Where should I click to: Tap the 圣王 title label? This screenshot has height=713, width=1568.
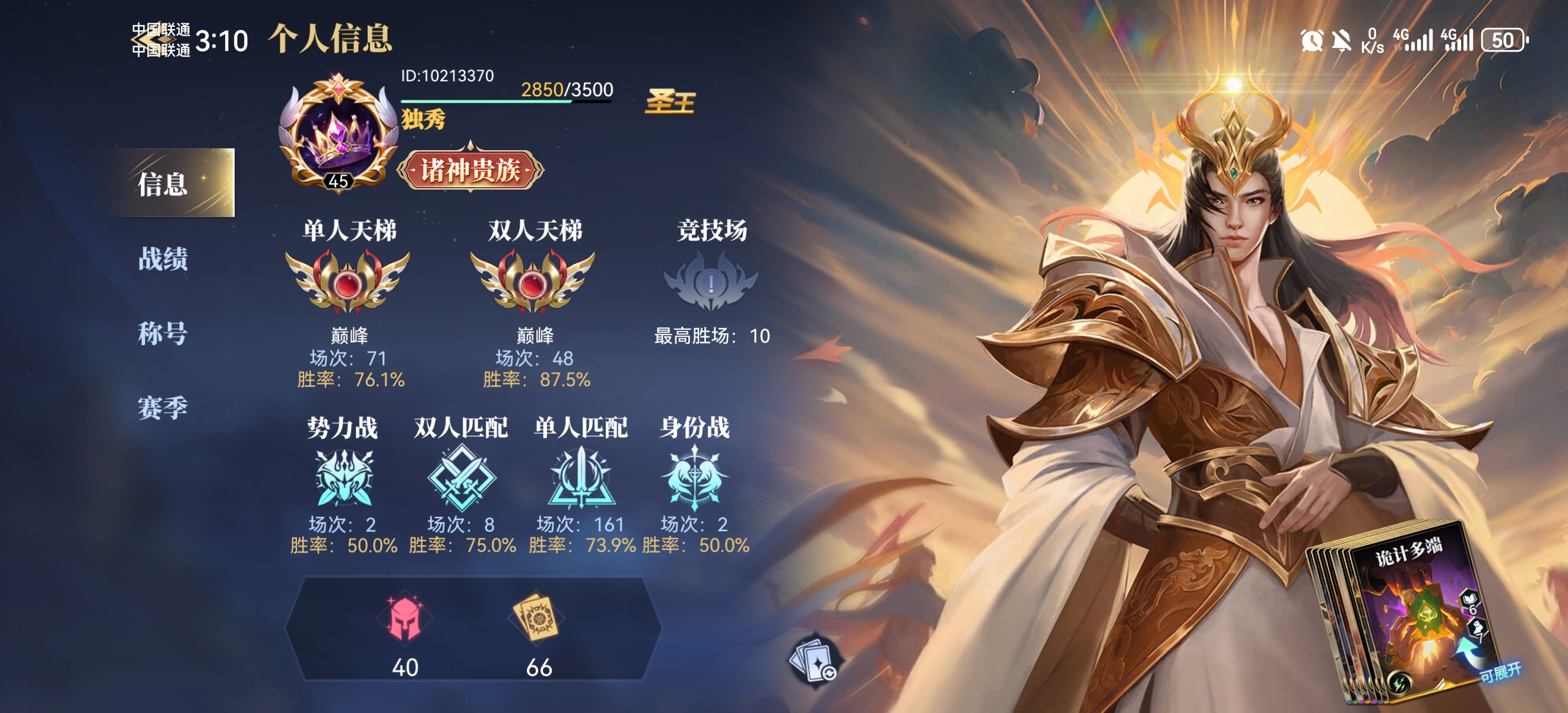(670, 102)
